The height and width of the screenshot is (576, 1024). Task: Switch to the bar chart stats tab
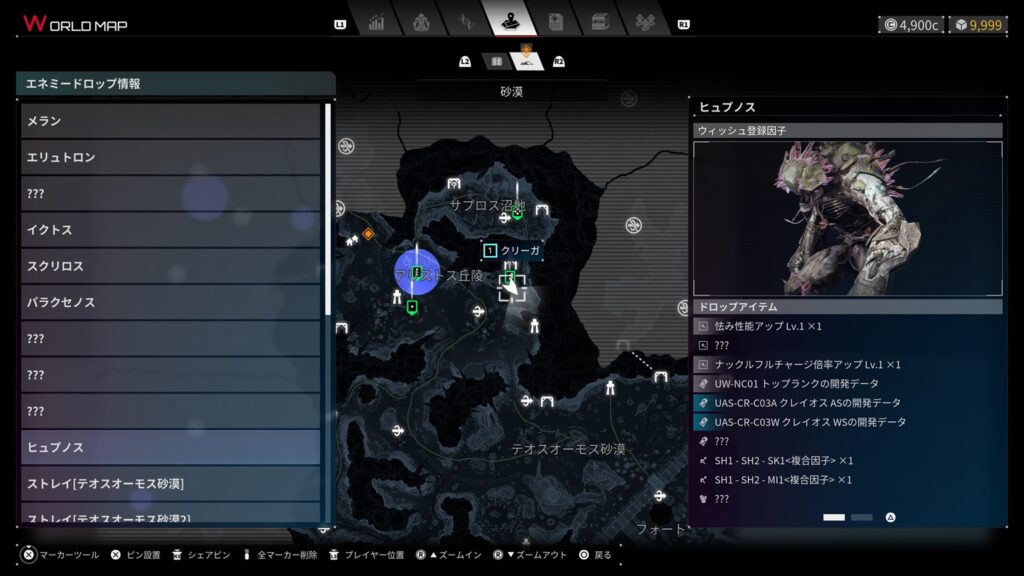[x=376, y=21]
